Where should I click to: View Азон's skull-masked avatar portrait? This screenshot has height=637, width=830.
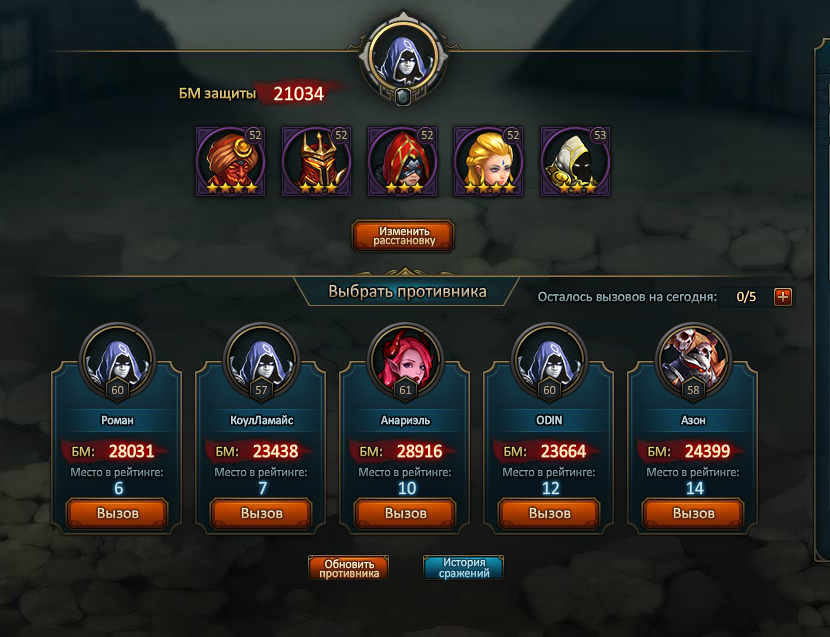point(693,359)
